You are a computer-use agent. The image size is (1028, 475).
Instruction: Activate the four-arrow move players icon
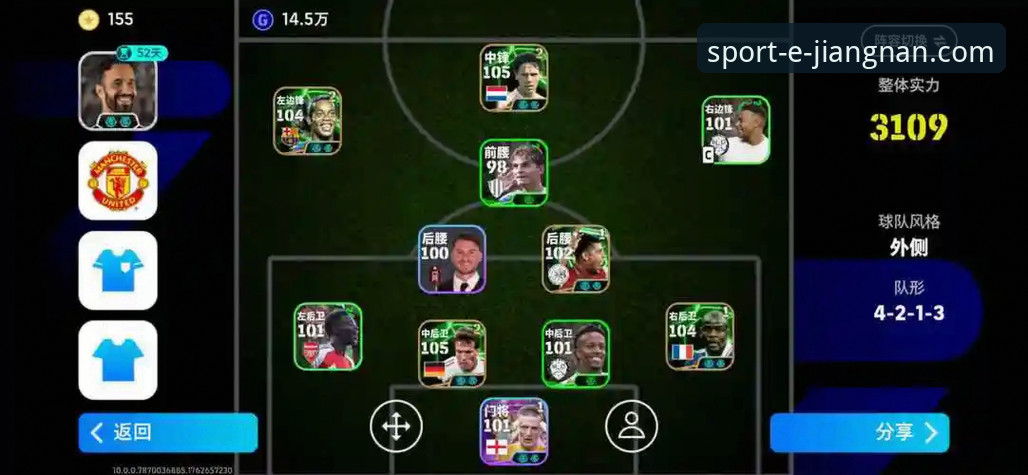coord(396,427)
